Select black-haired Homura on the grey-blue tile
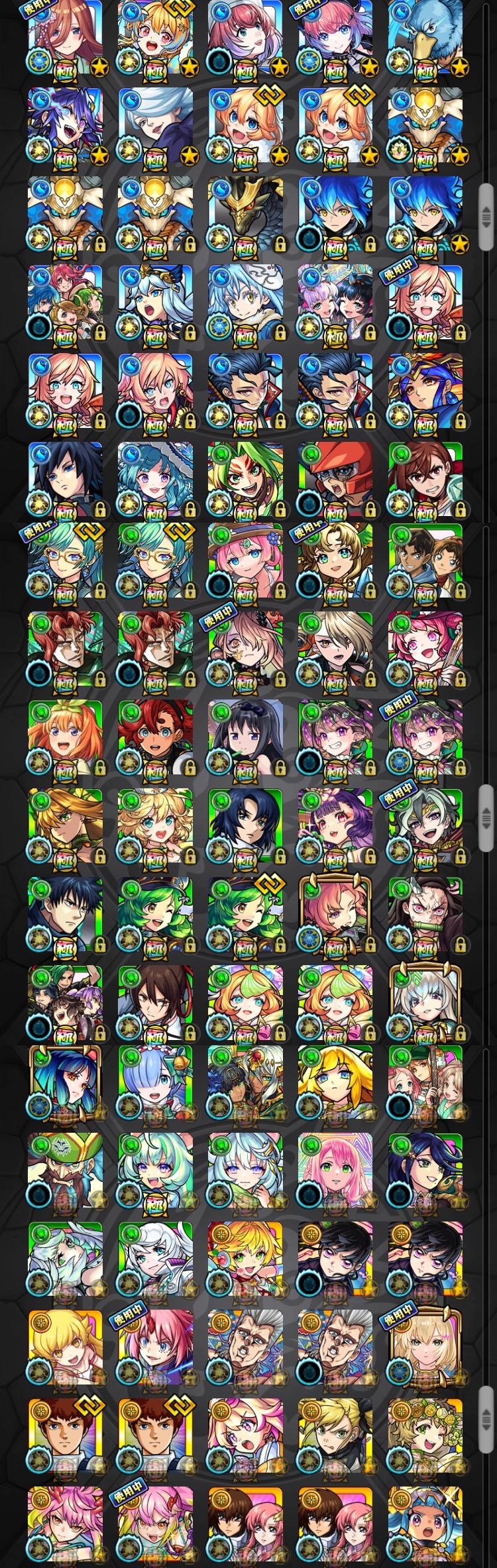 (x=245, y=737)
